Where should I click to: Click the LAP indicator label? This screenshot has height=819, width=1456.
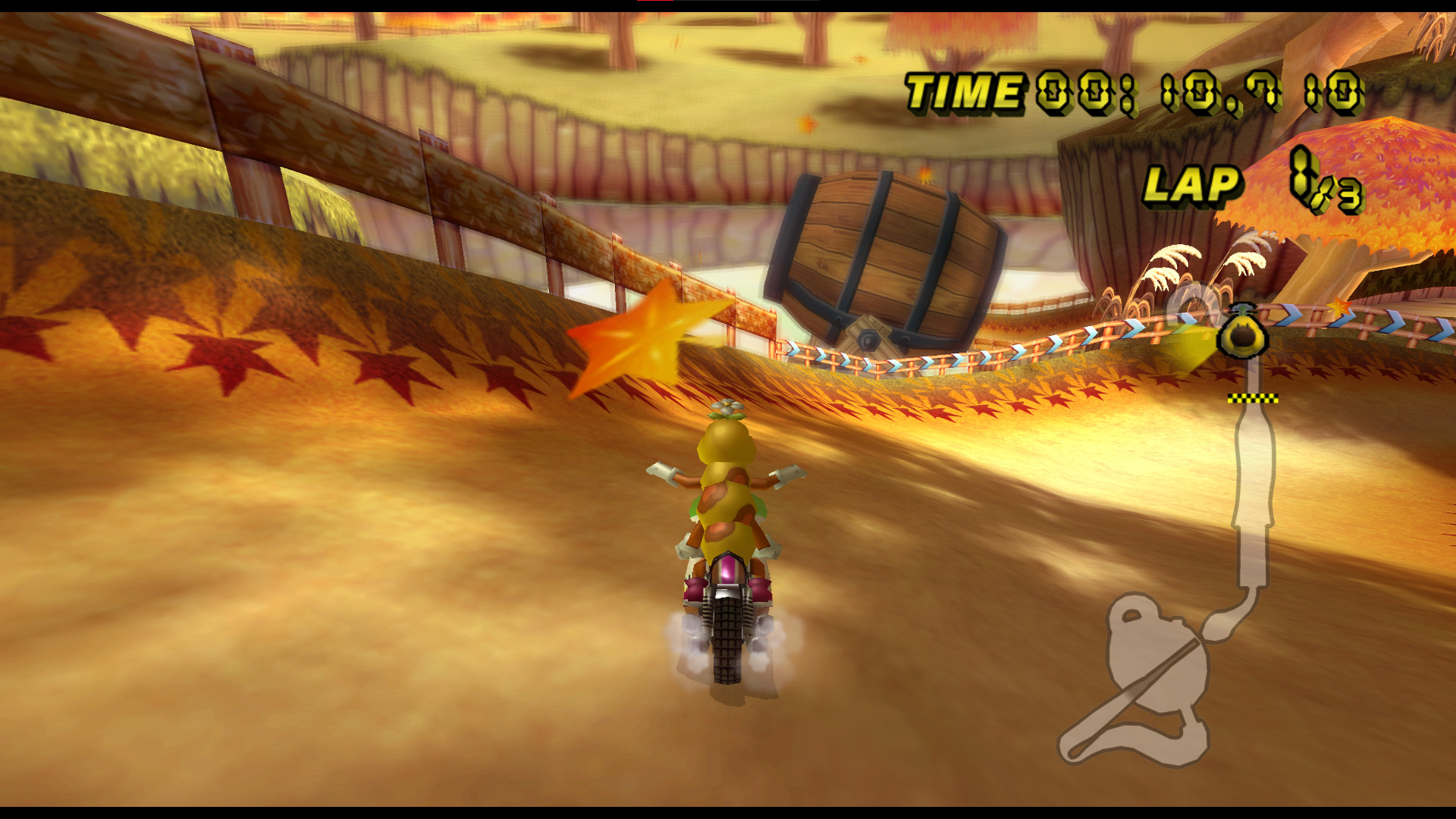tap(1193, 184)
